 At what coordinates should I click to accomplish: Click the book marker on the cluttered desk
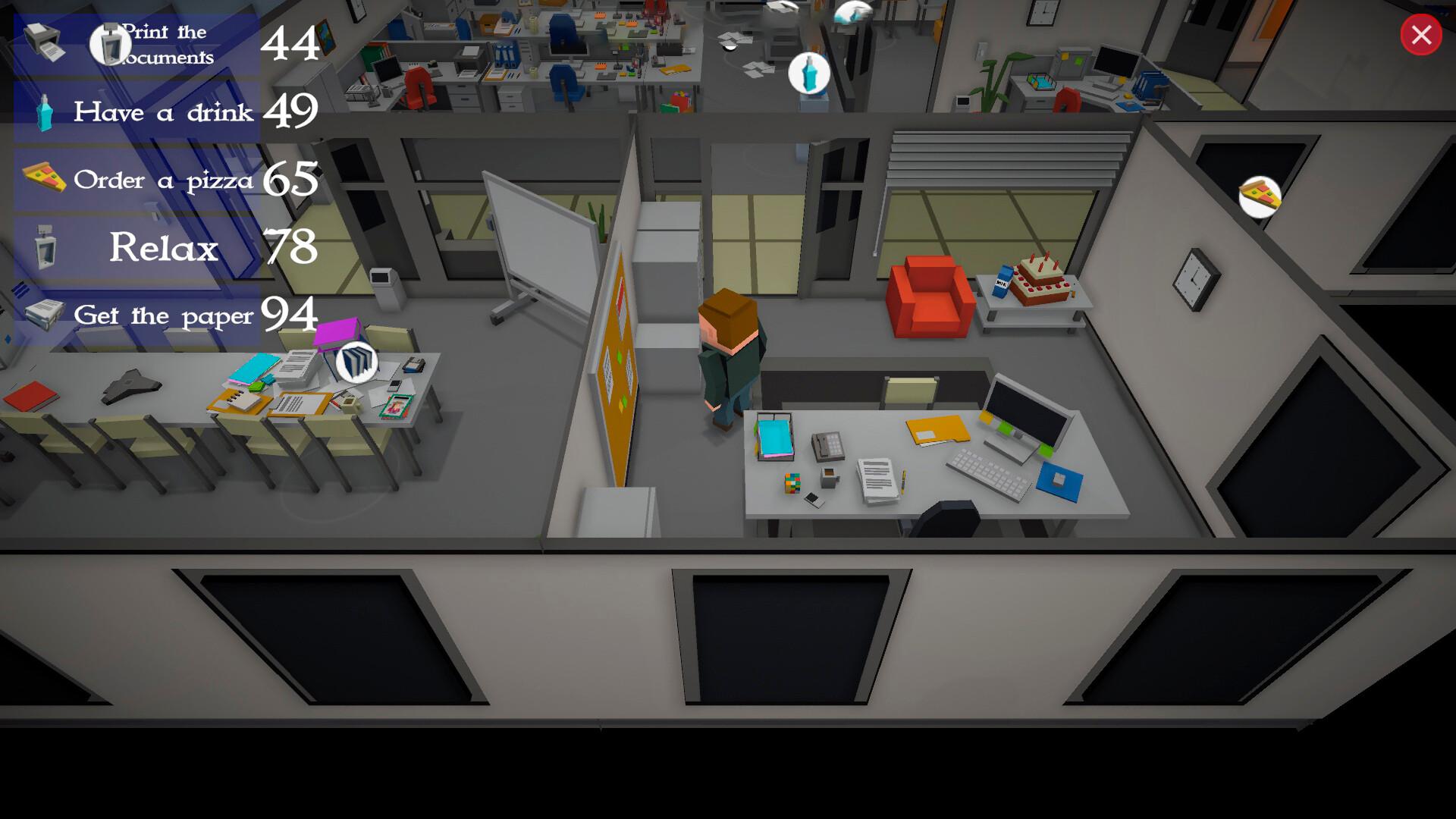(x=356, y=363)
